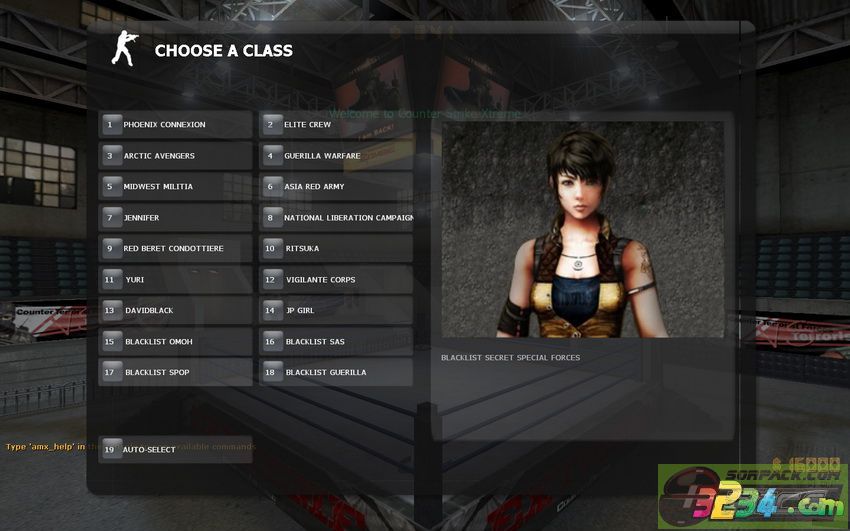Select the Guerilla Warfare class
This screenshot has height=531, width=850.
(x=335, y=156)
